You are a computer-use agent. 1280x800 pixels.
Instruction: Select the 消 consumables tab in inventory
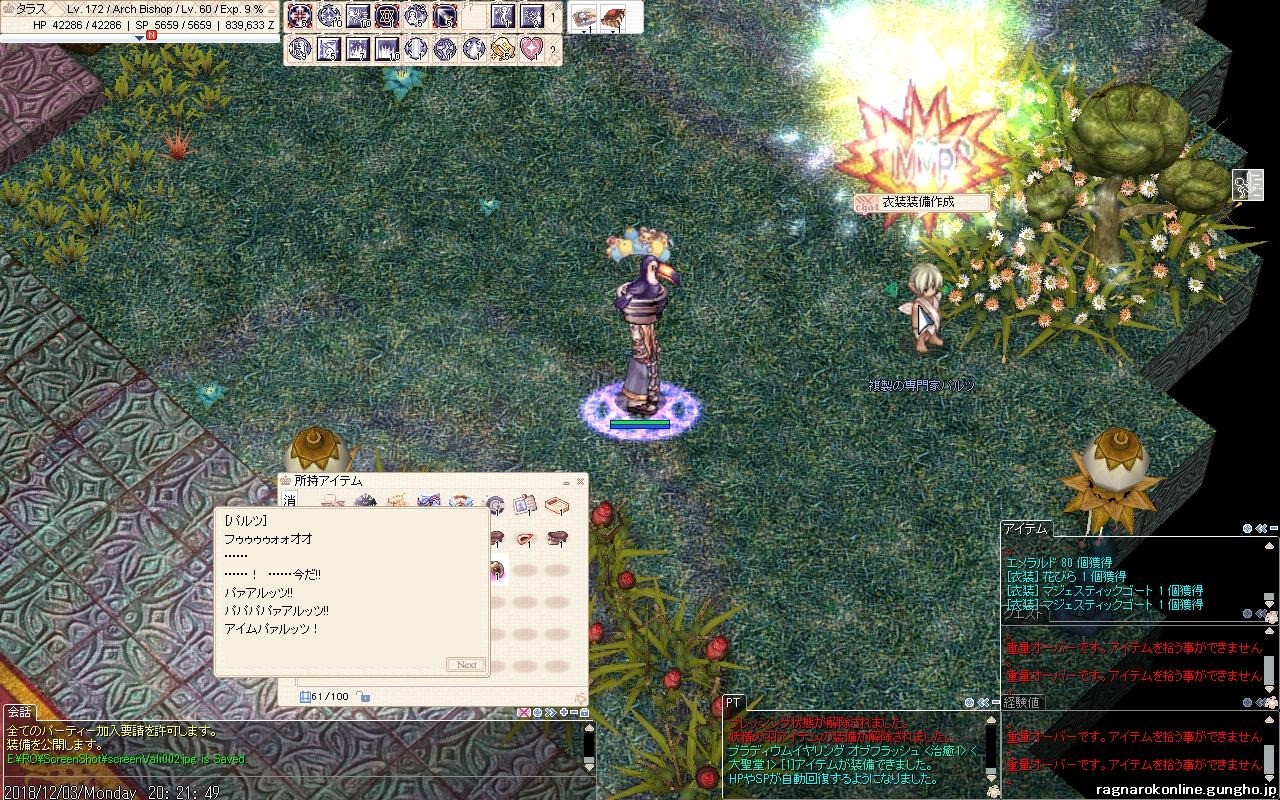coord(290,501)
